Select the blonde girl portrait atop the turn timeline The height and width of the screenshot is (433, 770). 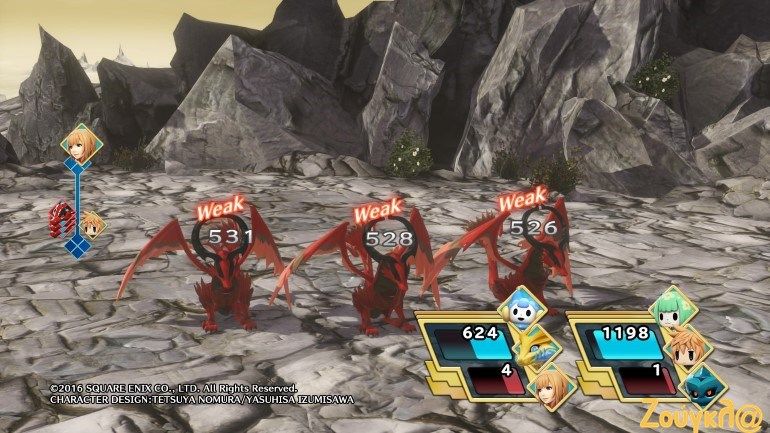pos(77,141)
